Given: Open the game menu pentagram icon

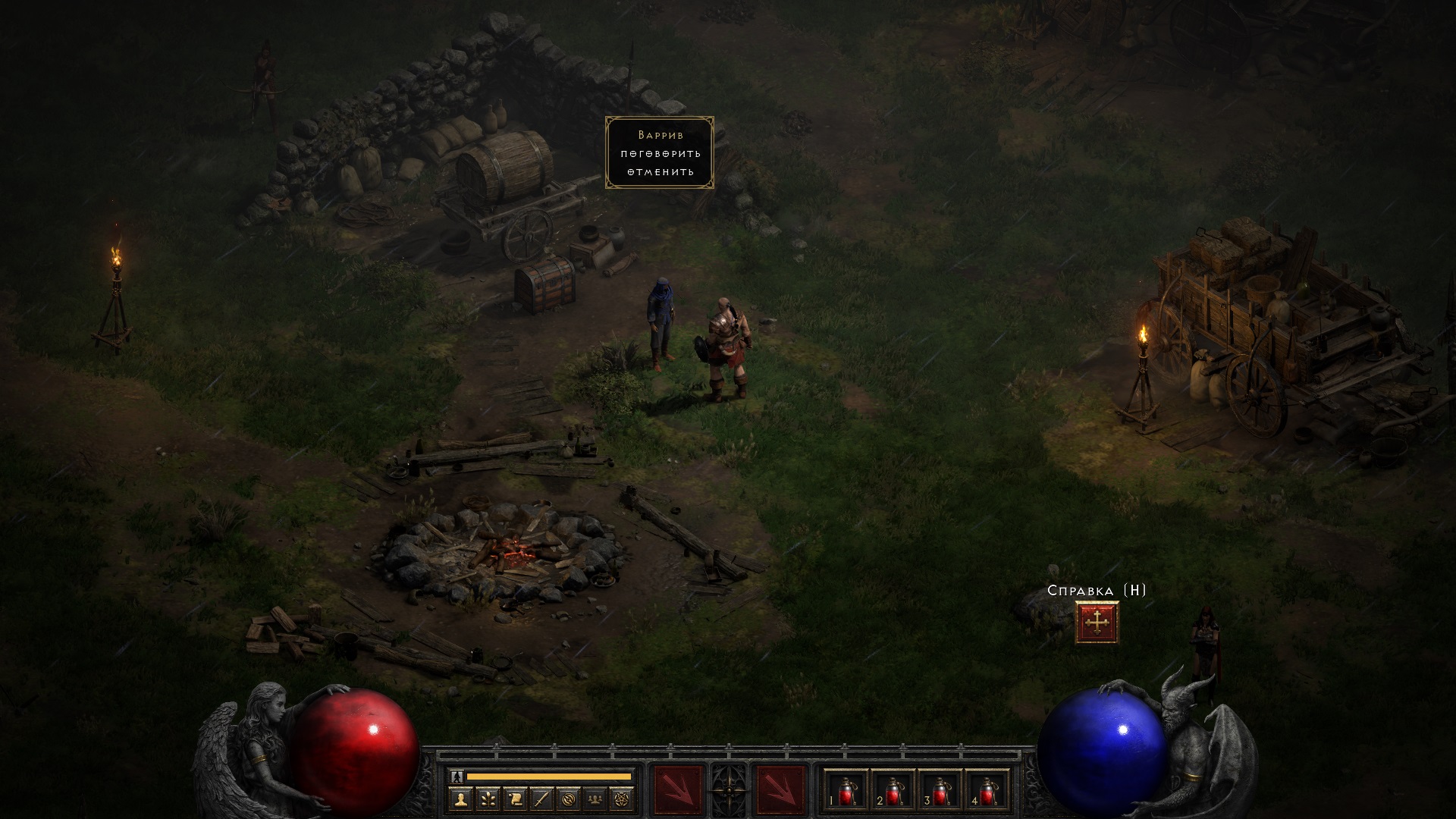Looking at the screenshot, I should (624, 799).
